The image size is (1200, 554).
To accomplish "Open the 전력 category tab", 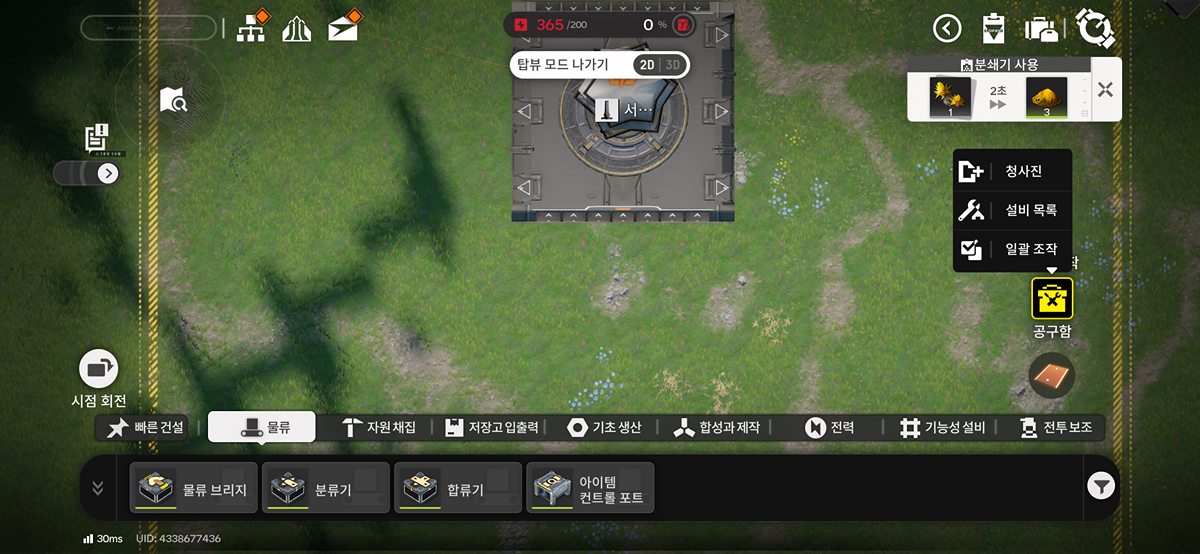I will coord(830,427).
